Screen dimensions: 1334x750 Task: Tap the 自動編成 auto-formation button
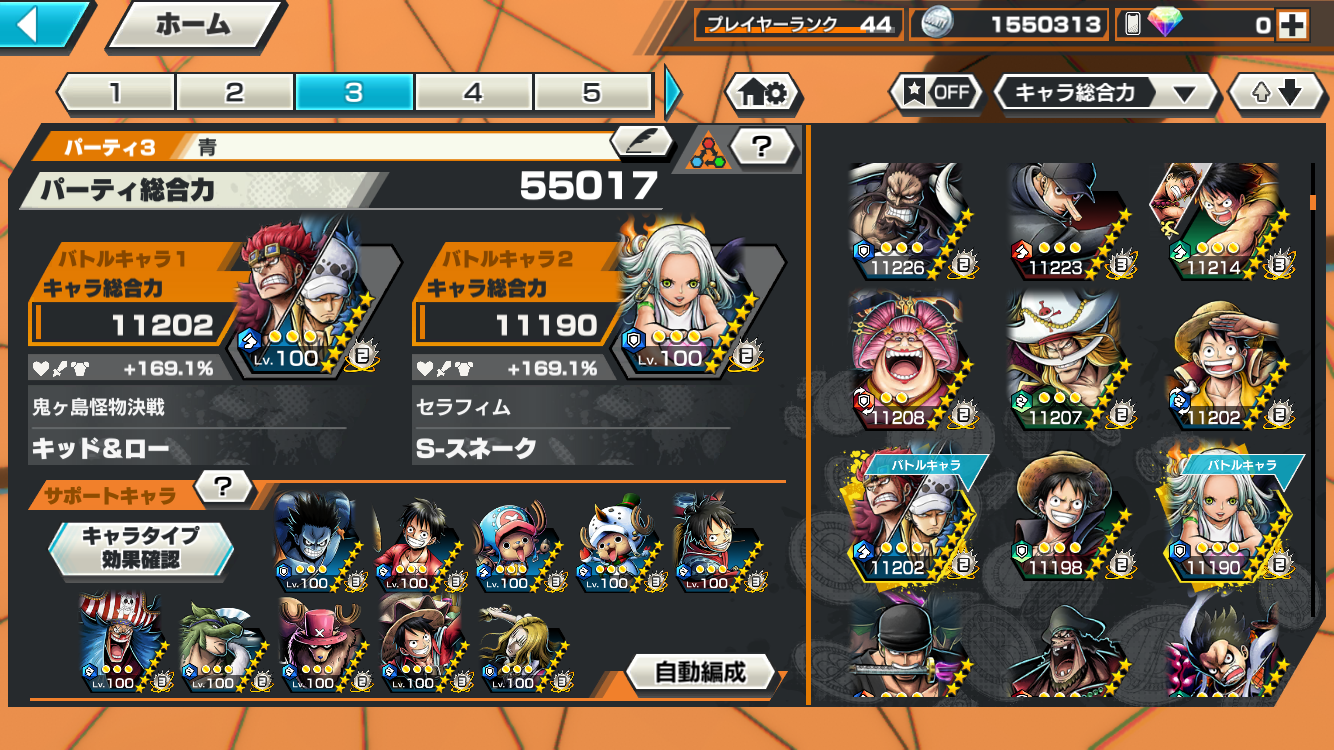(700, 672)
